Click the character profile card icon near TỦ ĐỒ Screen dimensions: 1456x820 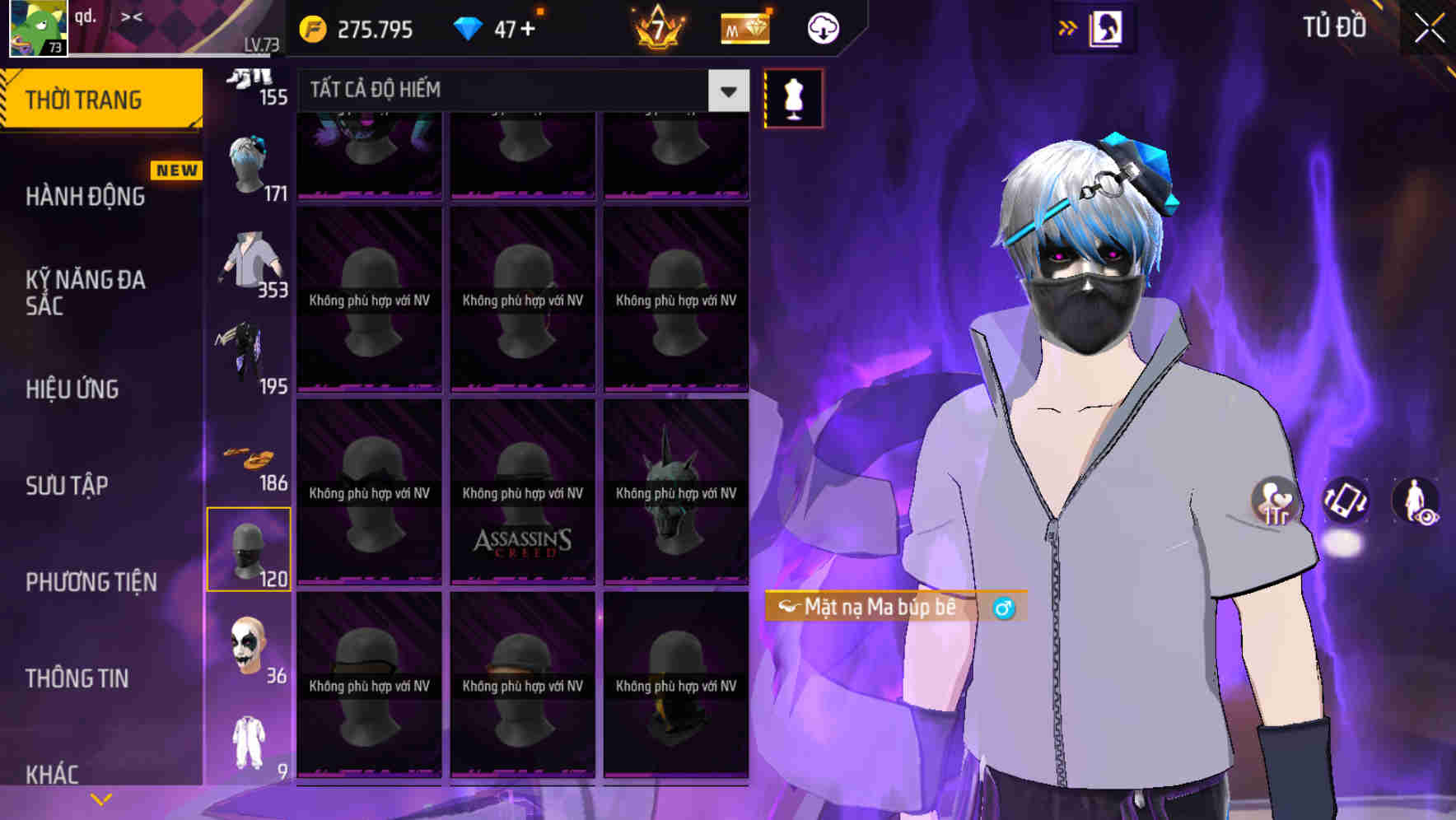pyautogui.click(x=1108, y=27)
